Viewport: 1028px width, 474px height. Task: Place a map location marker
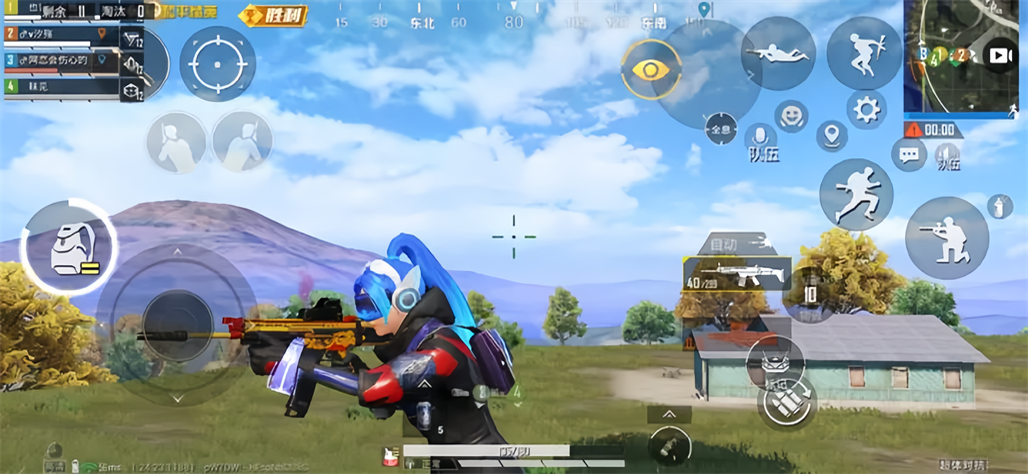[831, 135]
